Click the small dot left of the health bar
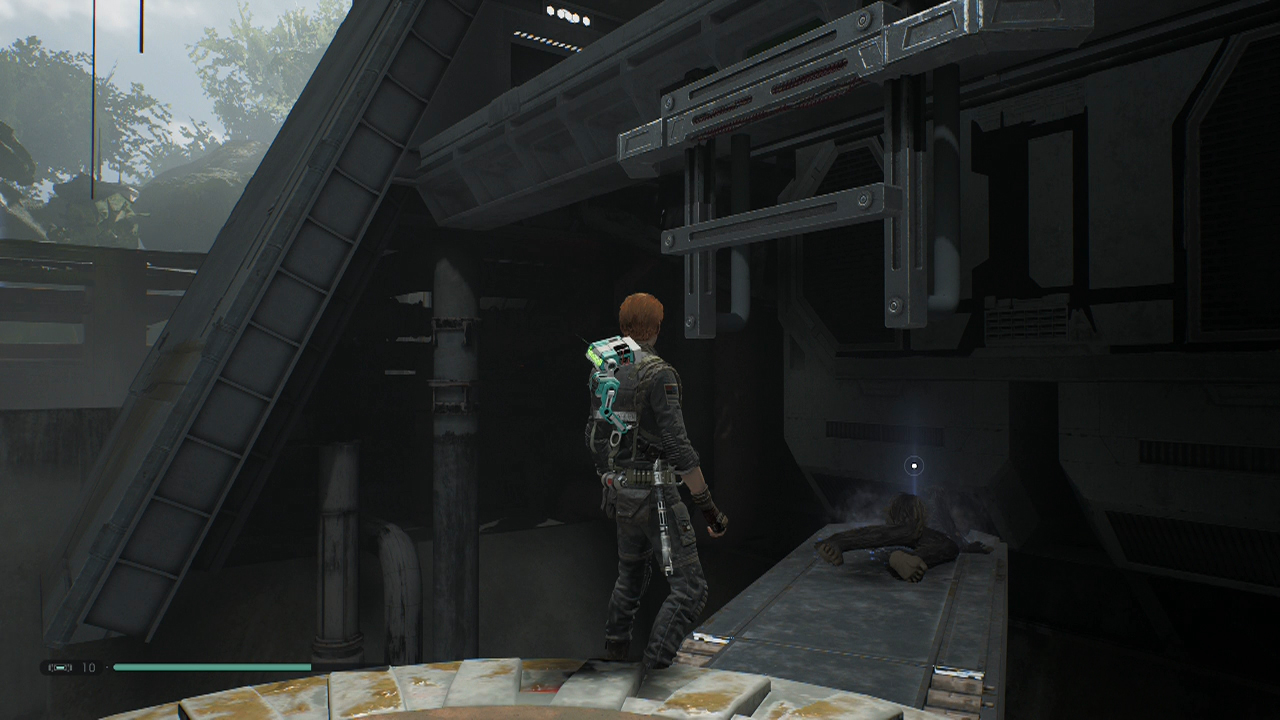The width and height of the screenshot is (1280, 720). click(x=107, y=666)
